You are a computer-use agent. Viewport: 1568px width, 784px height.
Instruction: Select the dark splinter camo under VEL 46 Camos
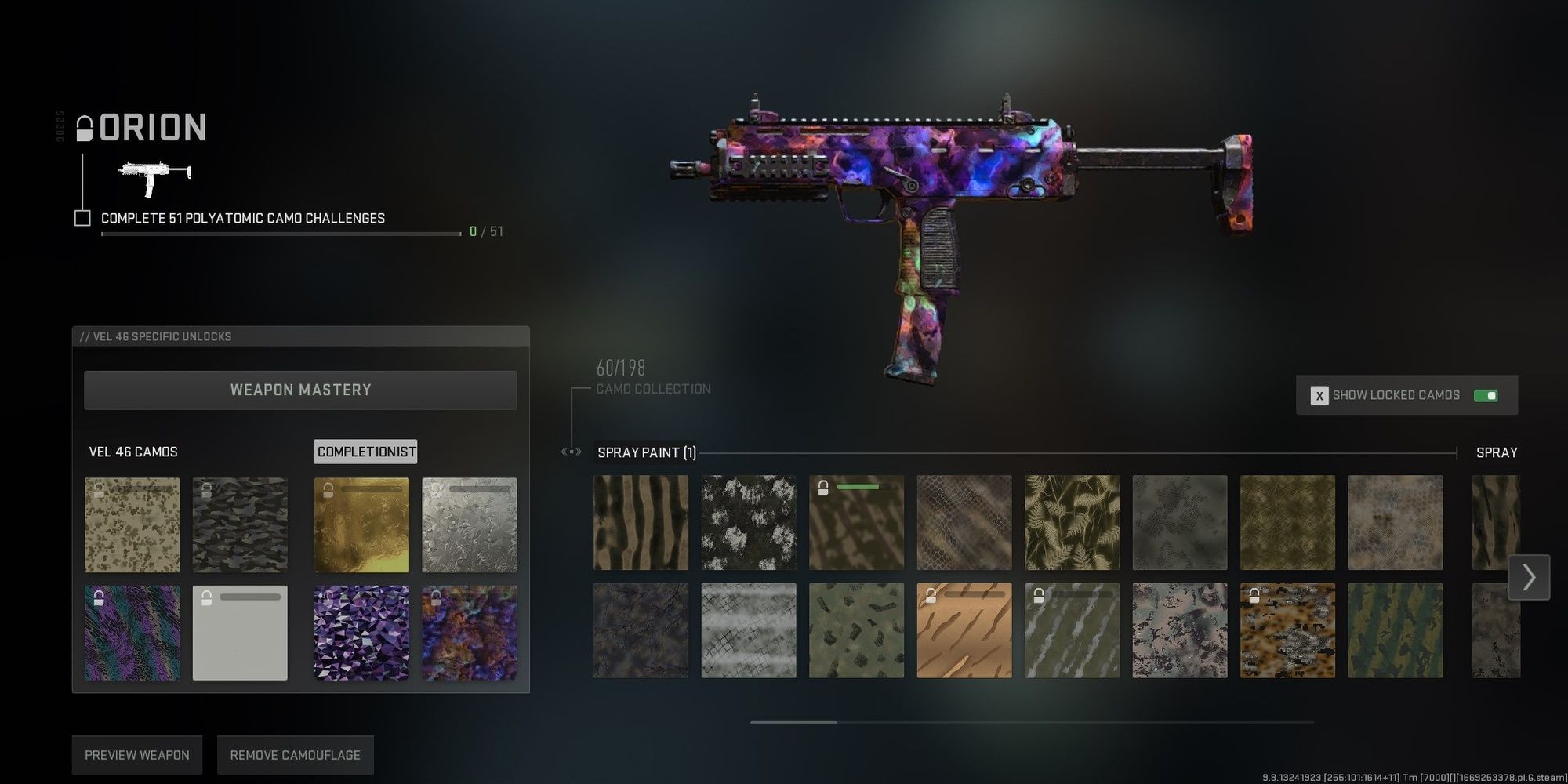(240, 524)
